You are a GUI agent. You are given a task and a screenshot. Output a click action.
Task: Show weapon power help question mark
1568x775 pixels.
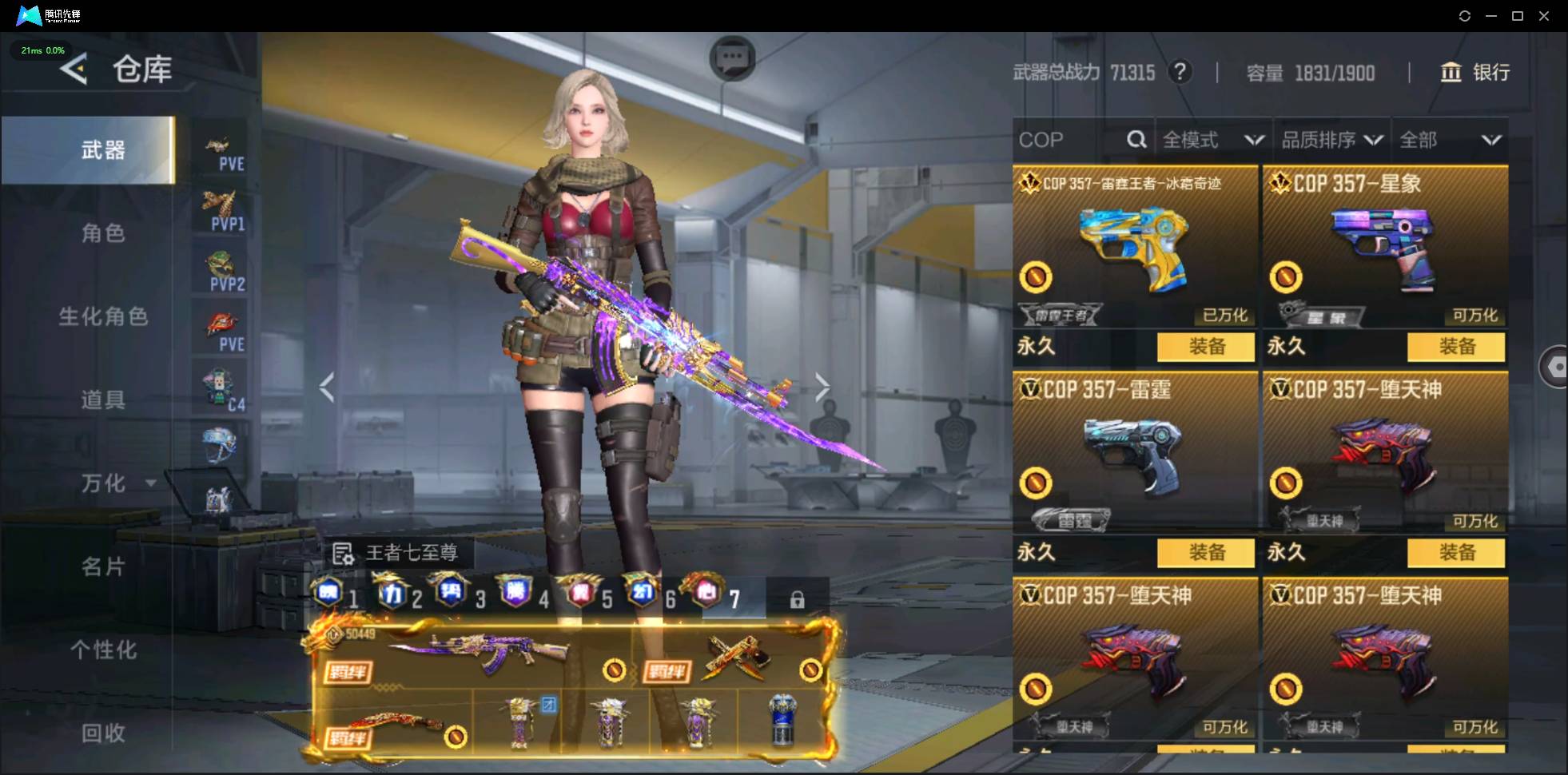[1180, 73]
